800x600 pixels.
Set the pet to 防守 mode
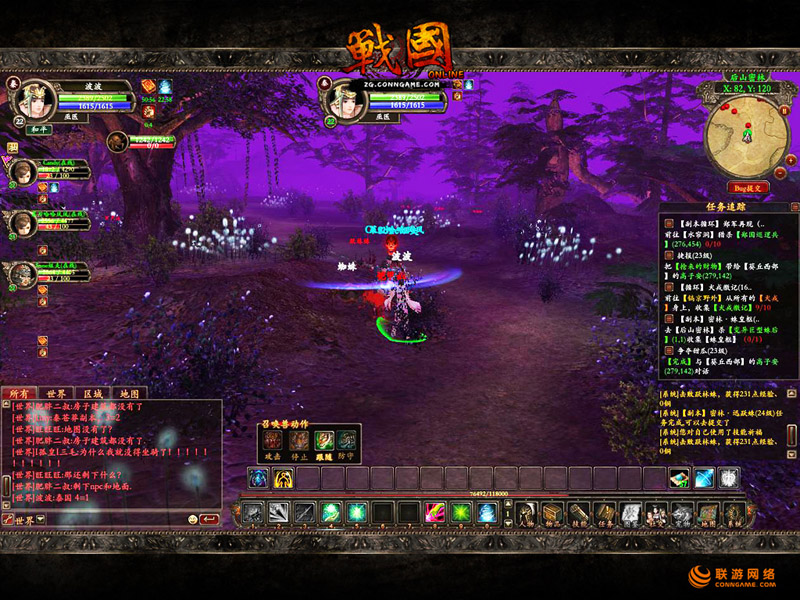pyautogui.click(x=346, y=439)
